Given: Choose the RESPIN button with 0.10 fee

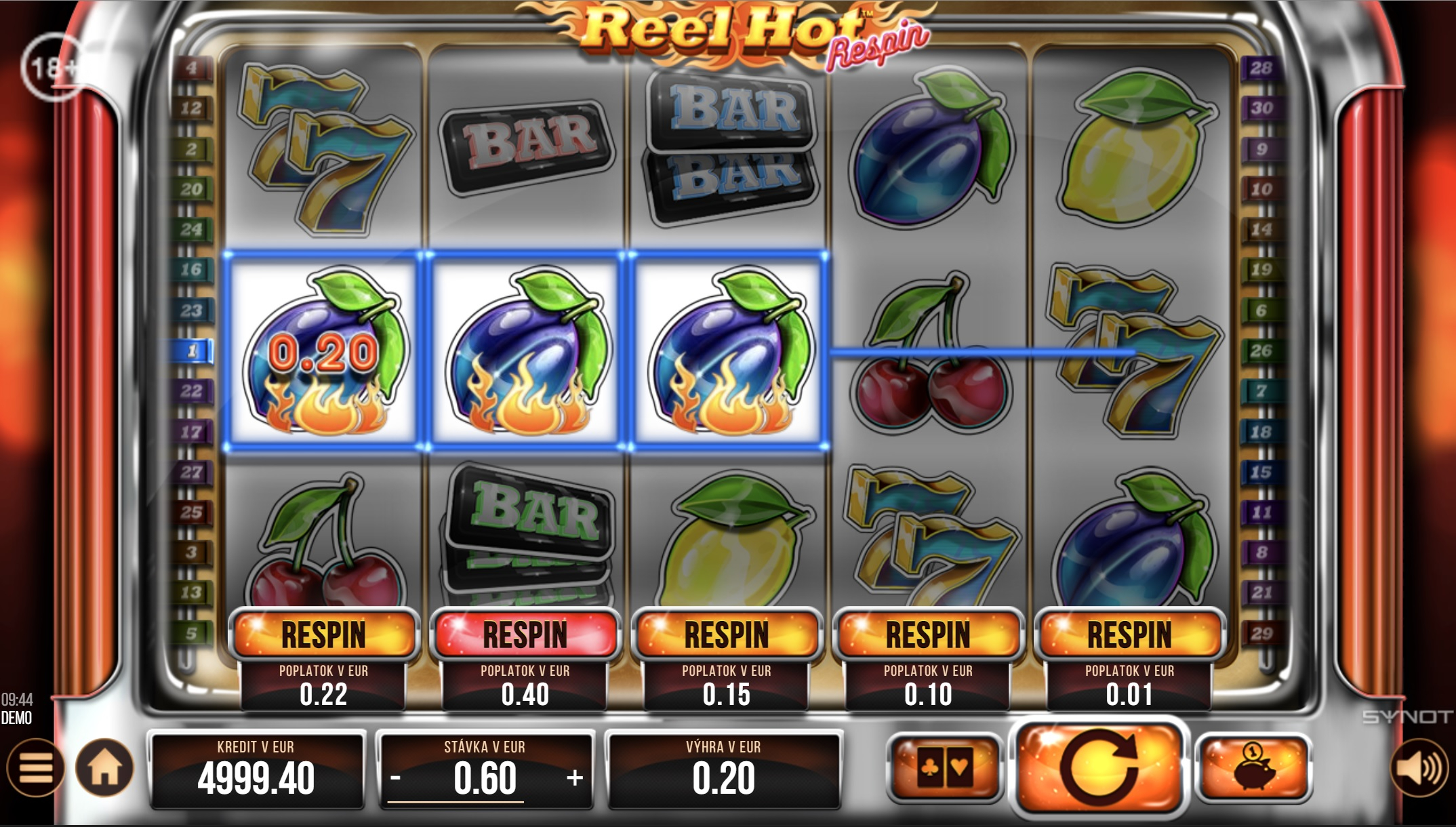Looking at the screenshot, I should coord(928,634).
